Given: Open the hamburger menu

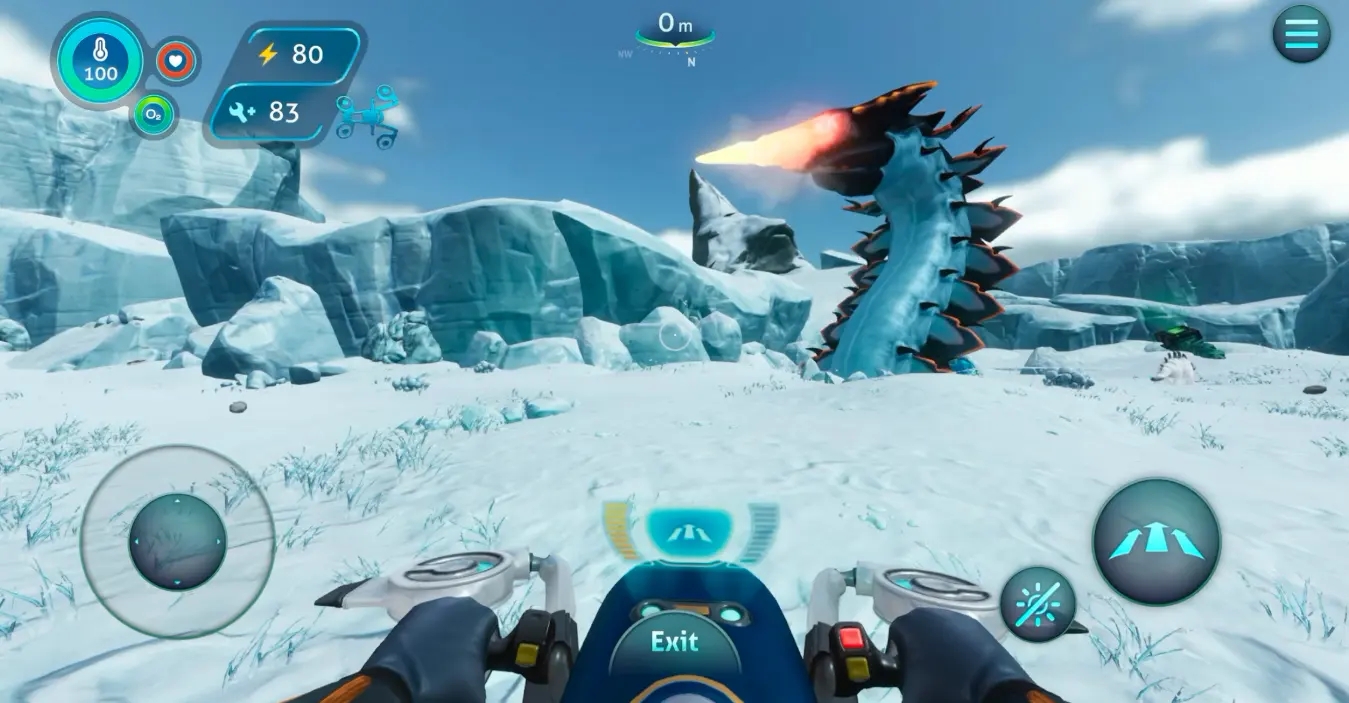Looking at the screenshot, I should [1301, 34].
